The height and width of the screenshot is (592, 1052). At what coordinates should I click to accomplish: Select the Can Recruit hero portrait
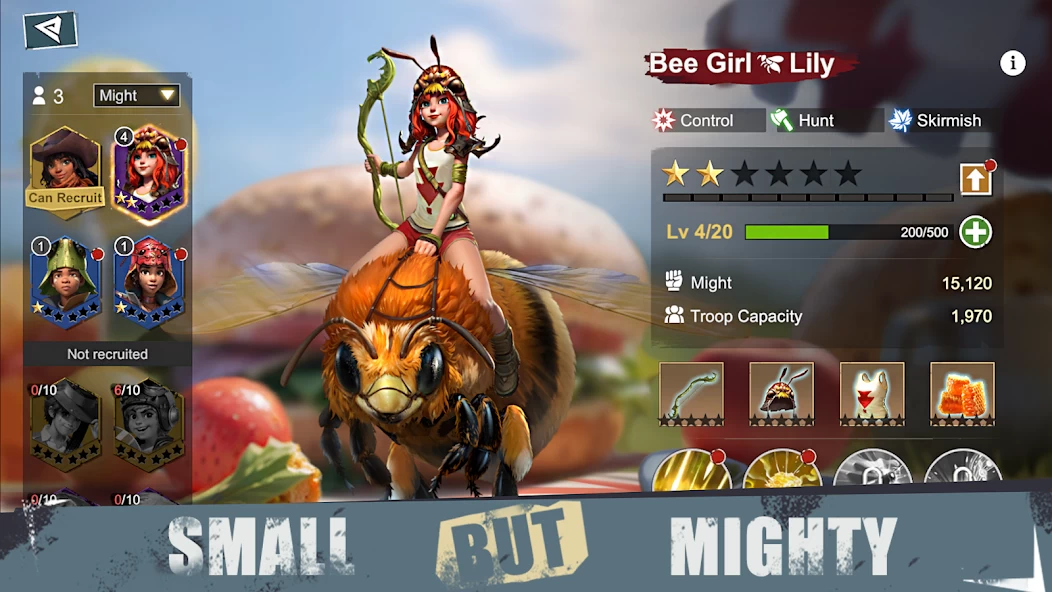[x=66, y=168]
